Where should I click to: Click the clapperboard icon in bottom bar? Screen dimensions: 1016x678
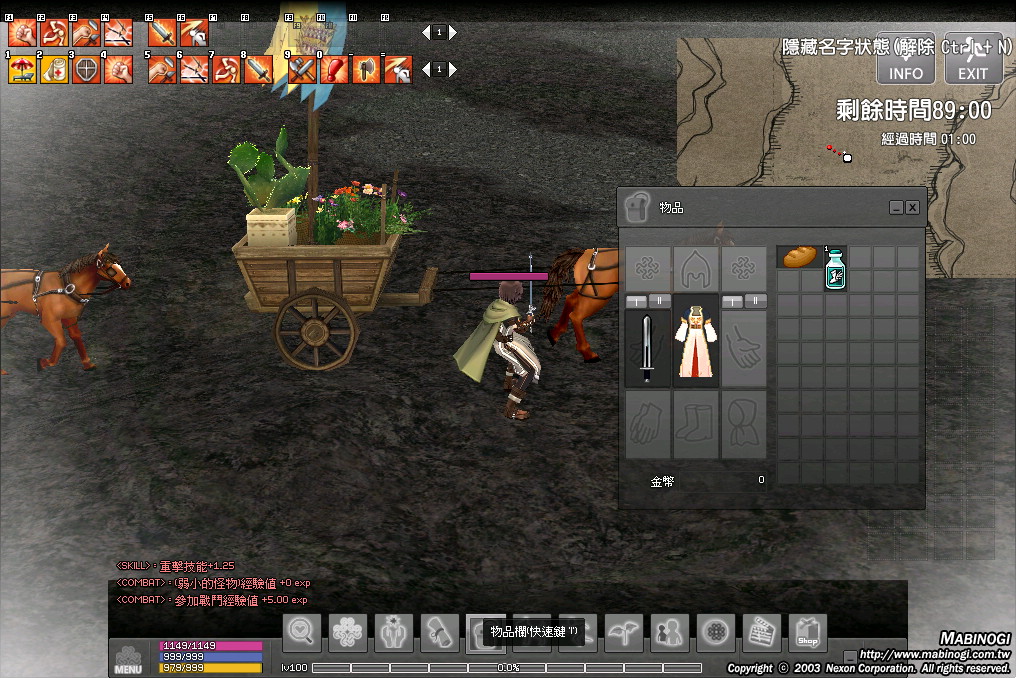tap(761, 632)
